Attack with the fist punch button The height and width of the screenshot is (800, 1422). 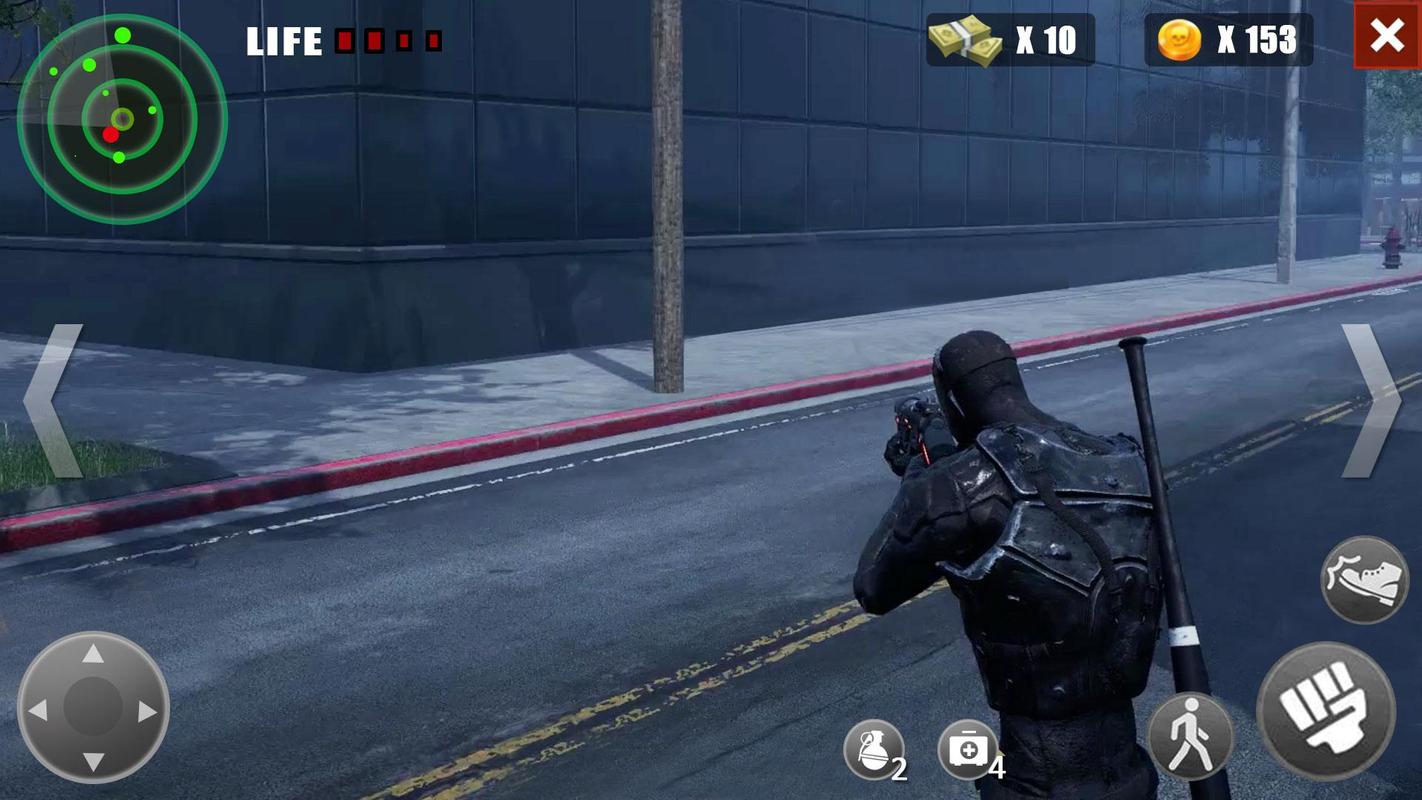coord(1324,710)
